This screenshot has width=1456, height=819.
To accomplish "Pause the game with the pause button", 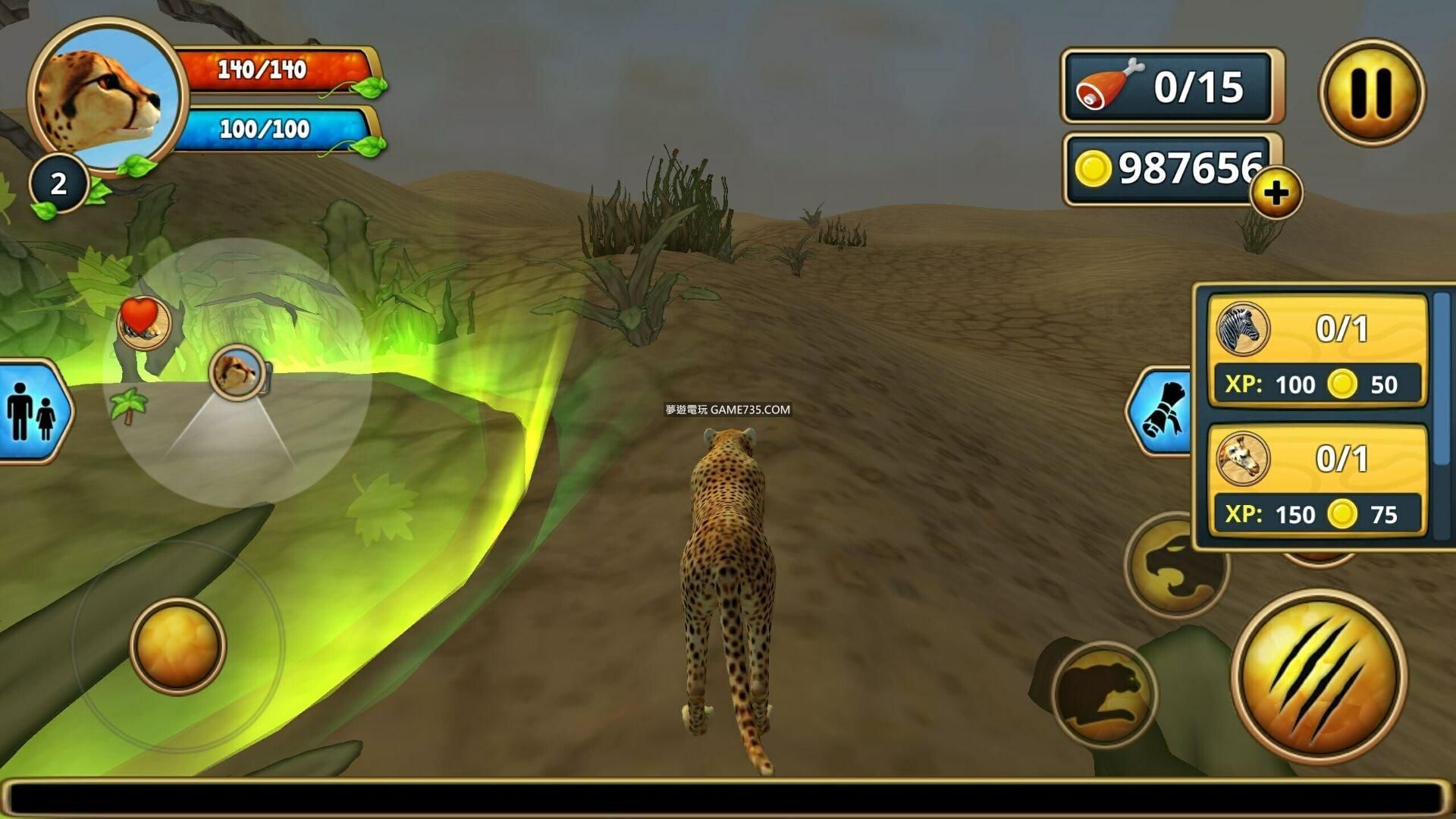I will [1371, 93].
